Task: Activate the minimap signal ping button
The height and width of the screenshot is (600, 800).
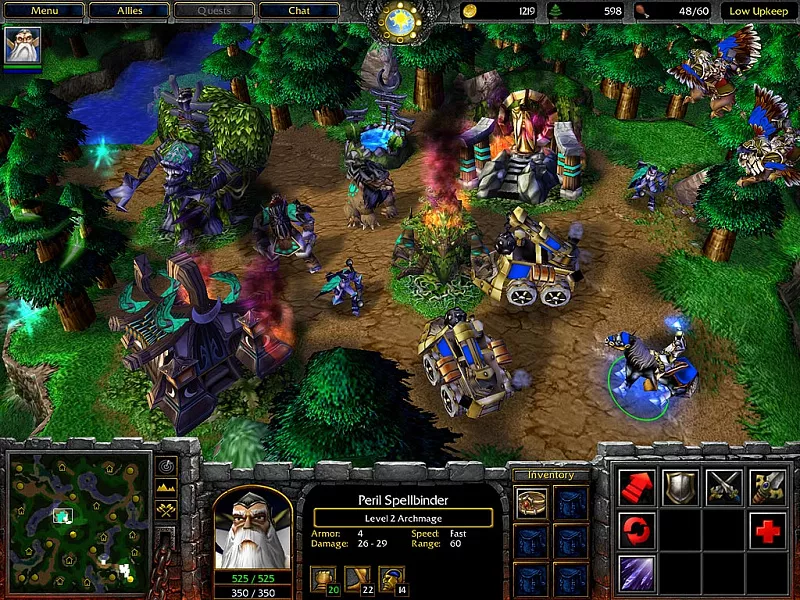Action: [x=166, y=467]
